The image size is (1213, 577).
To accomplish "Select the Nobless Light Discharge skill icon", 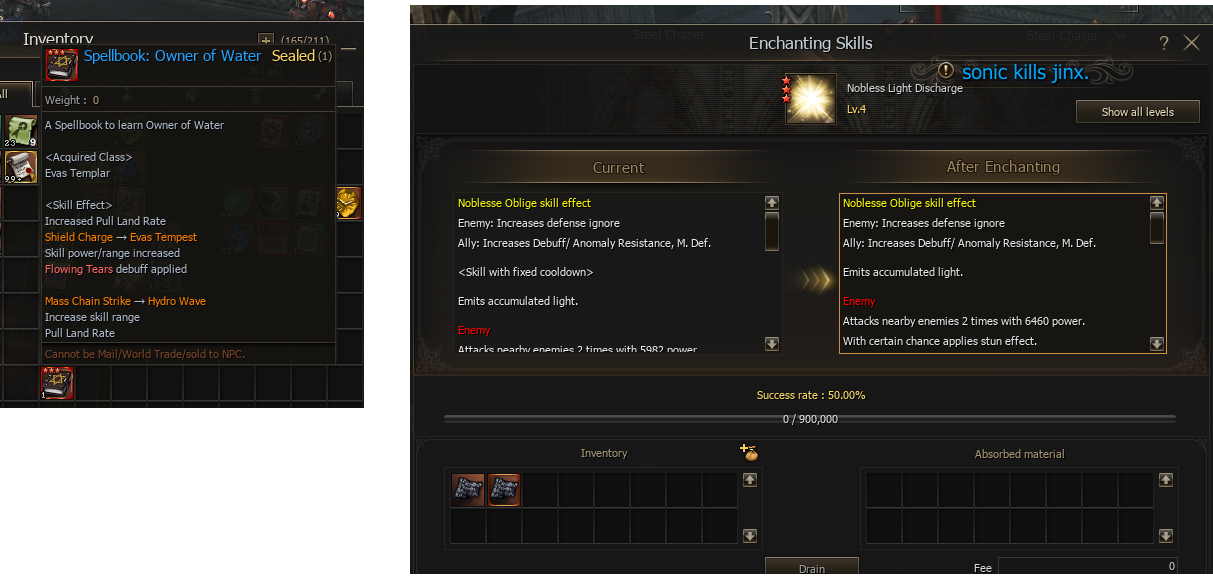I will click(x=811, y=100).
